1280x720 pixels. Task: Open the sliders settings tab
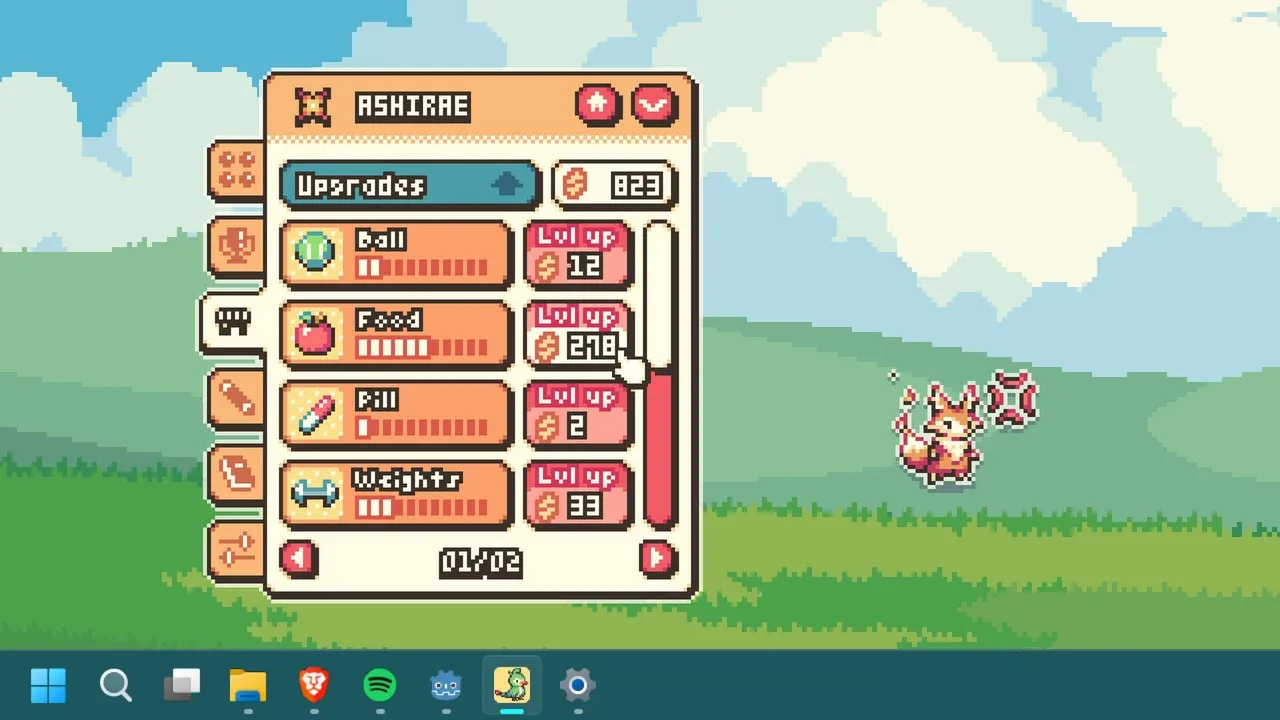(237, 549)
